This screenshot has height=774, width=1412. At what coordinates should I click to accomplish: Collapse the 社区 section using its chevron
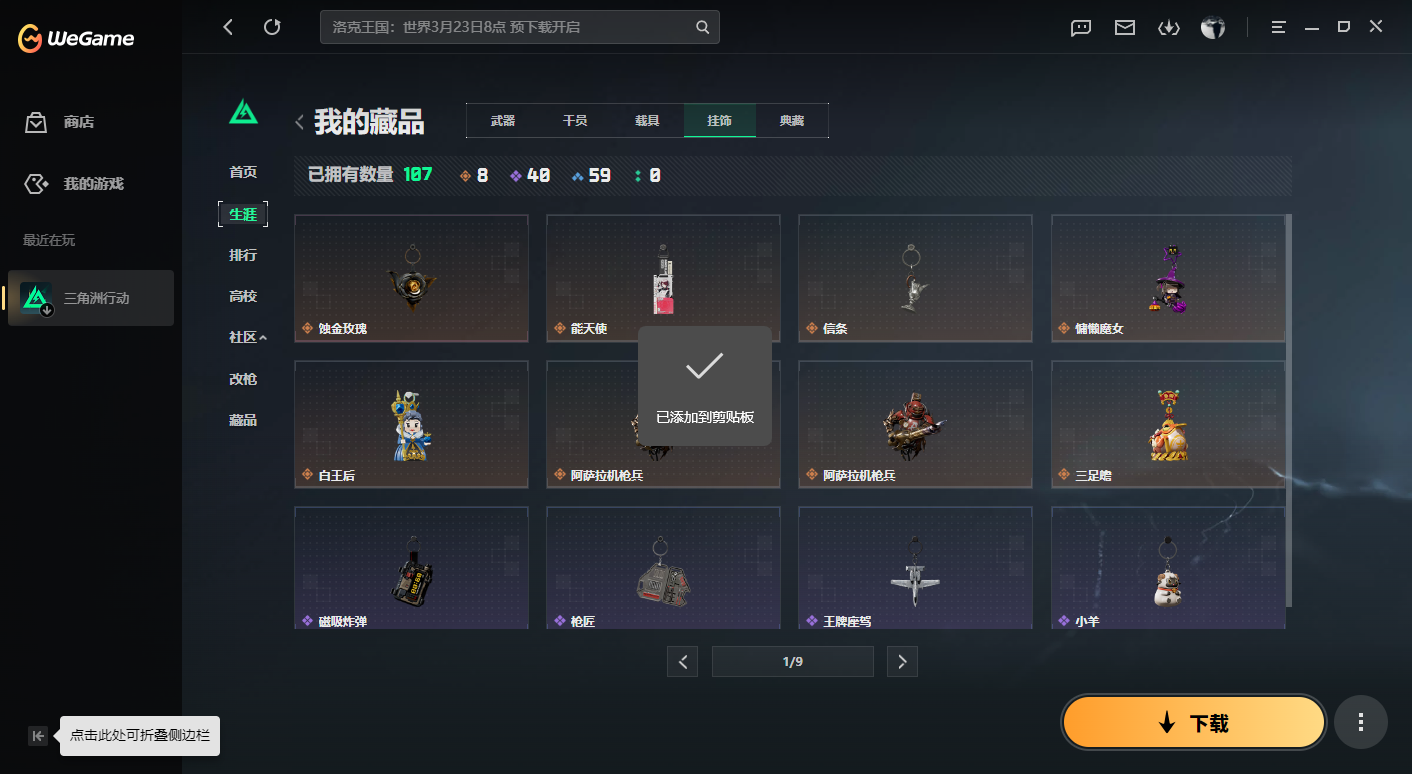pyautogui.click(x=266, y=337)
